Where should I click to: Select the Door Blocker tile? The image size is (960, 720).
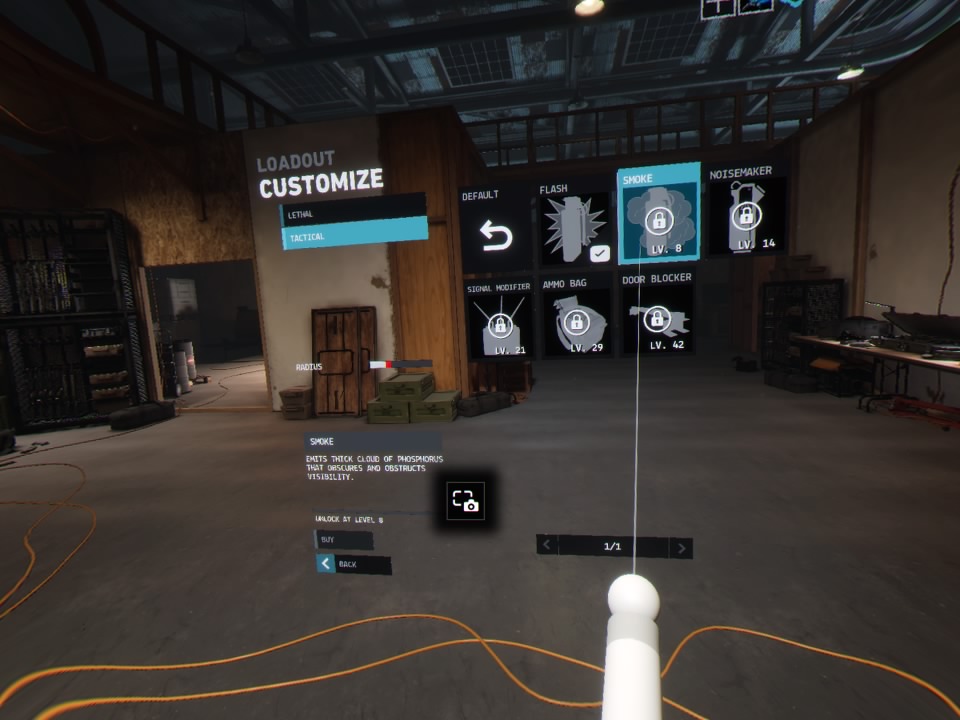(657, 316)
